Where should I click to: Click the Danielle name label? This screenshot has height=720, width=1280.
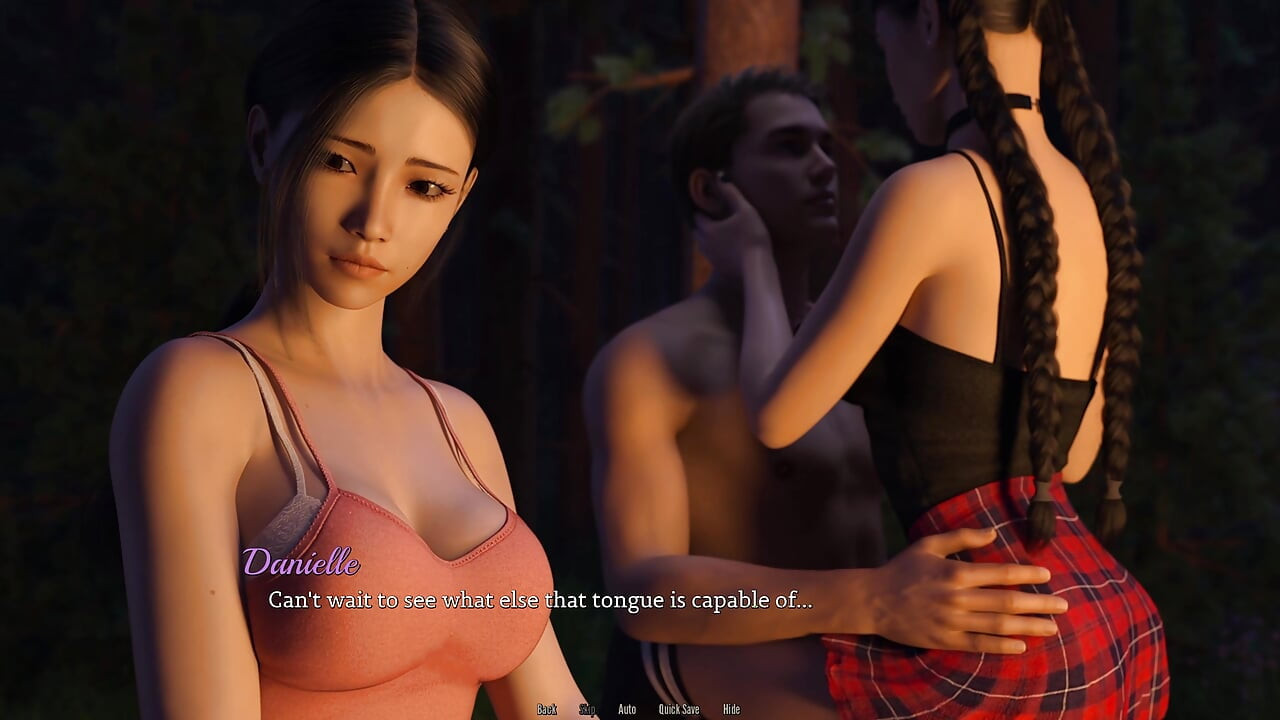coord(303,565)
